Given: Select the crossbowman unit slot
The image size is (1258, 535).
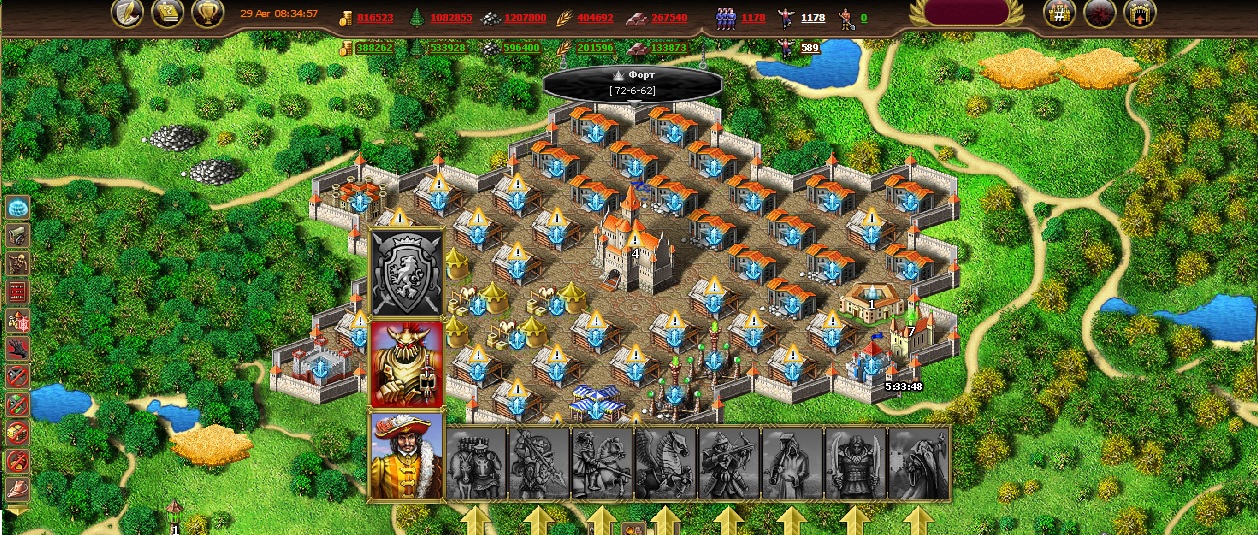Looking at the screenshot, I should [x=728, y=463].
